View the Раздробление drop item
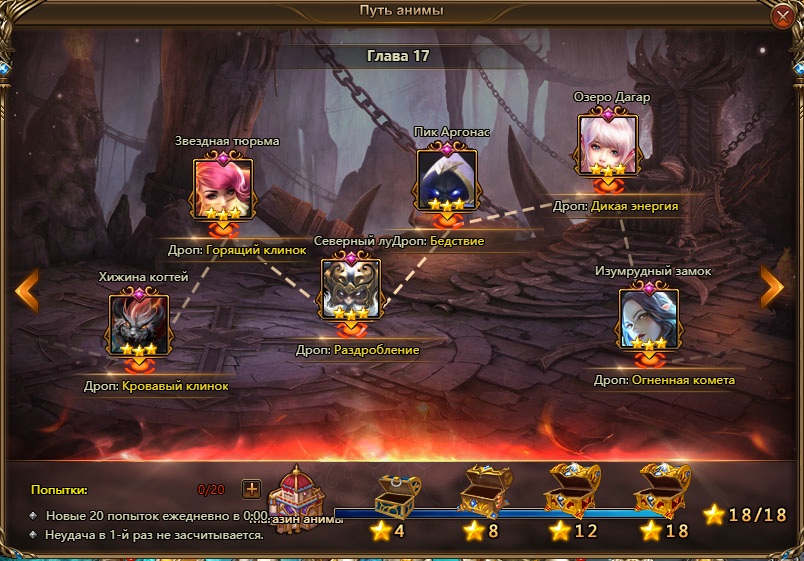This screenshot has height=561, width=804. (x=375, y=350)
